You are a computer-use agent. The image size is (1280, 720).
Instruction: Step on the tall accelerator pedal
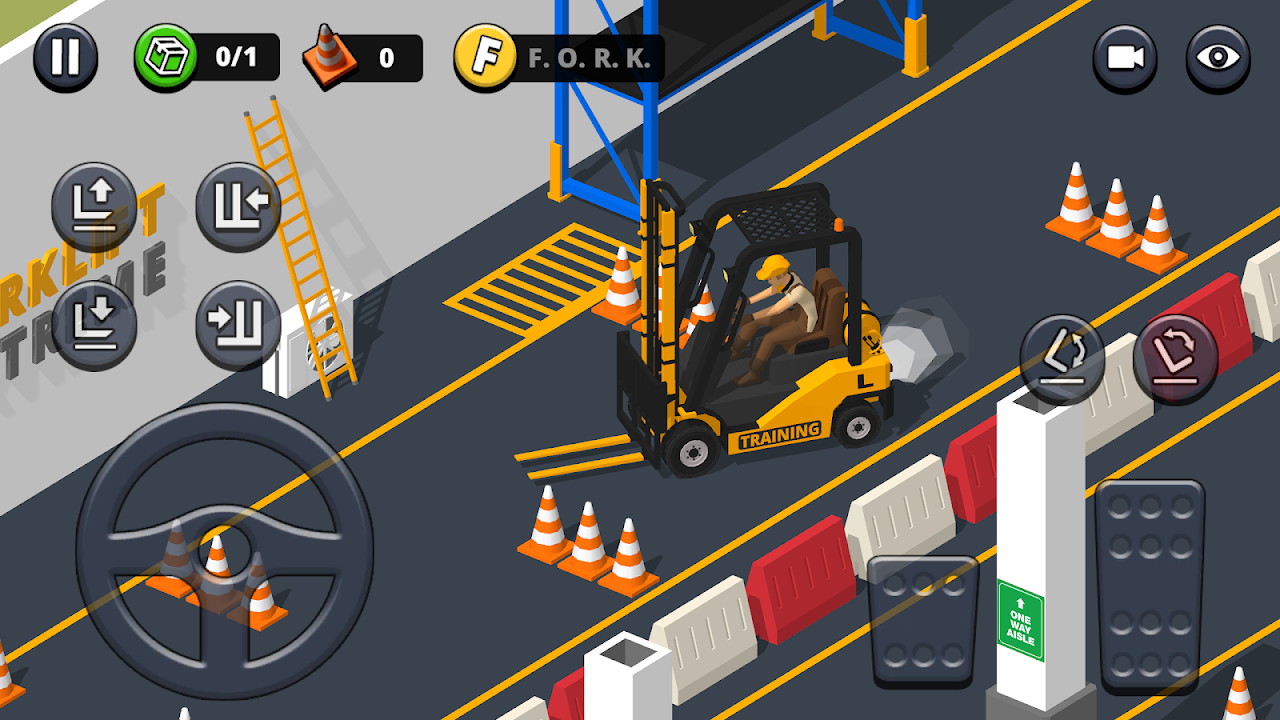1150,585
